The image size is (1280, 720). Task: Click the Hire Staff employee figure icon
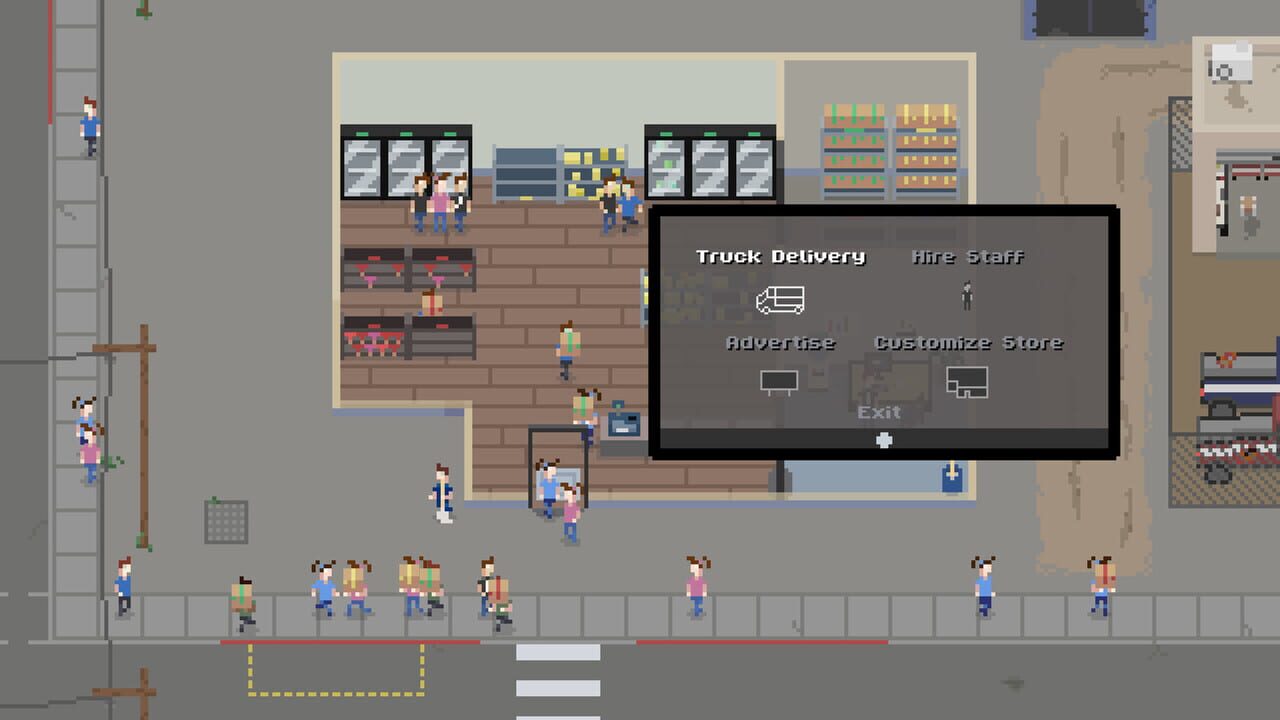click(x=966, y=296)
